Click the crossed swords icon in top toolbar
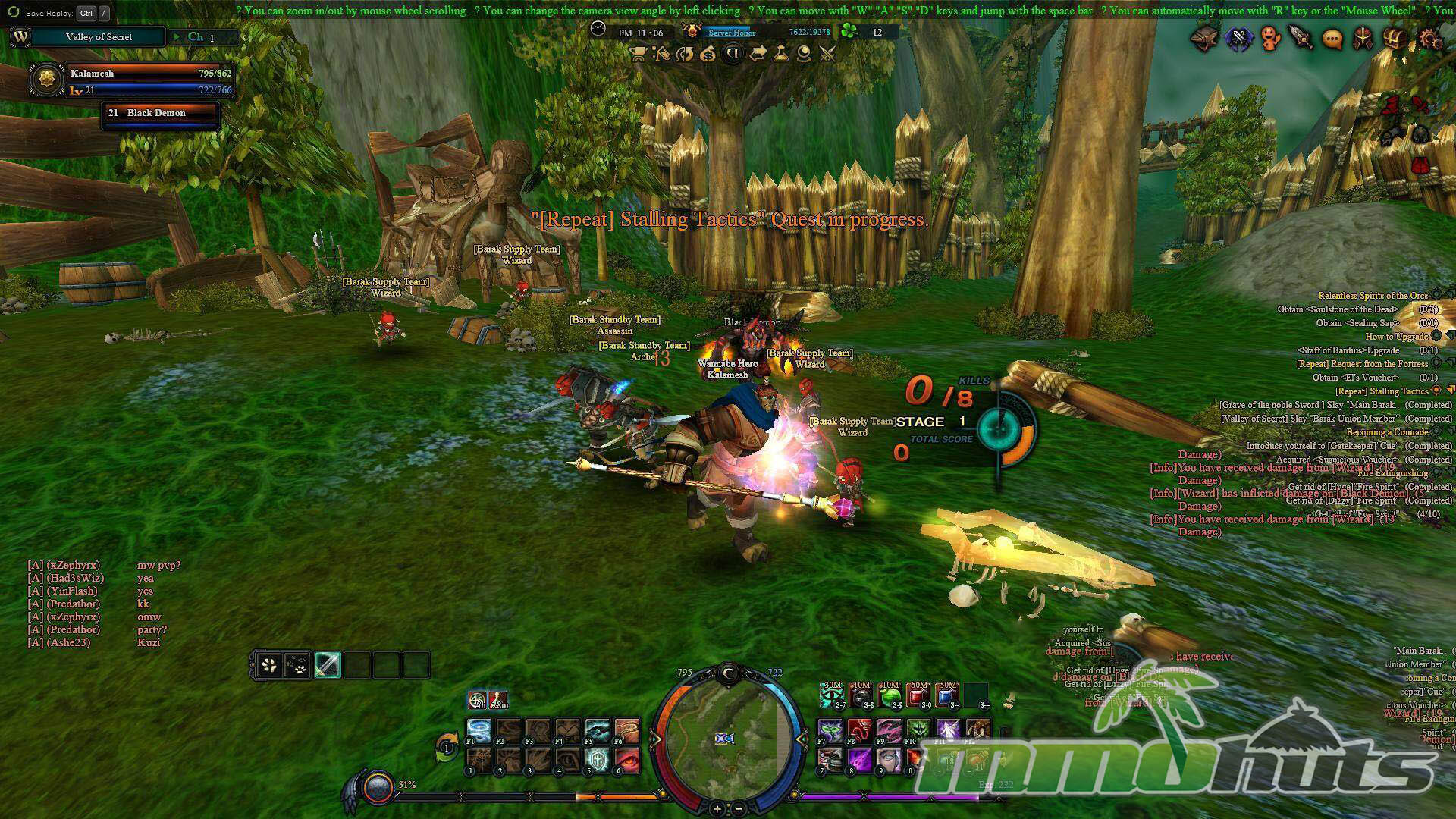The width and height of the screenshot is (1456, 819). click(x=827, y=54)
